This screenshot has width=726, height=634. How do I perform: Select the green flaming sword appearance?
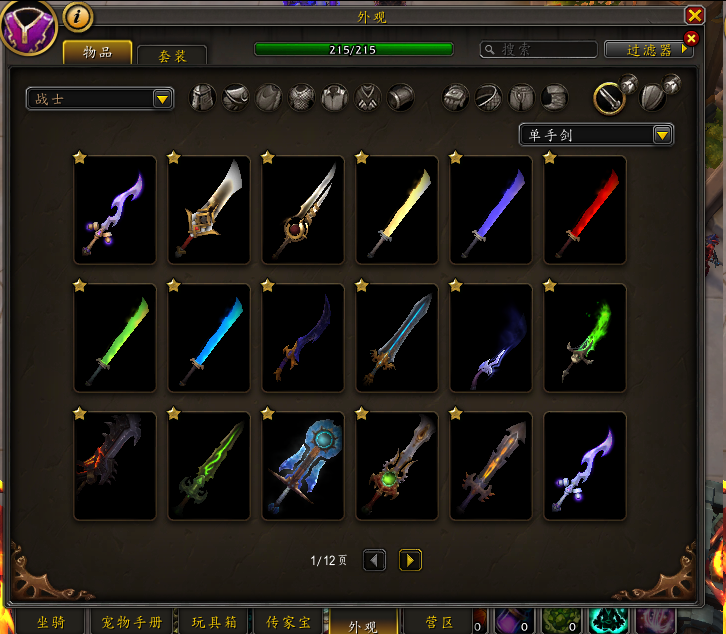point(585,338)
